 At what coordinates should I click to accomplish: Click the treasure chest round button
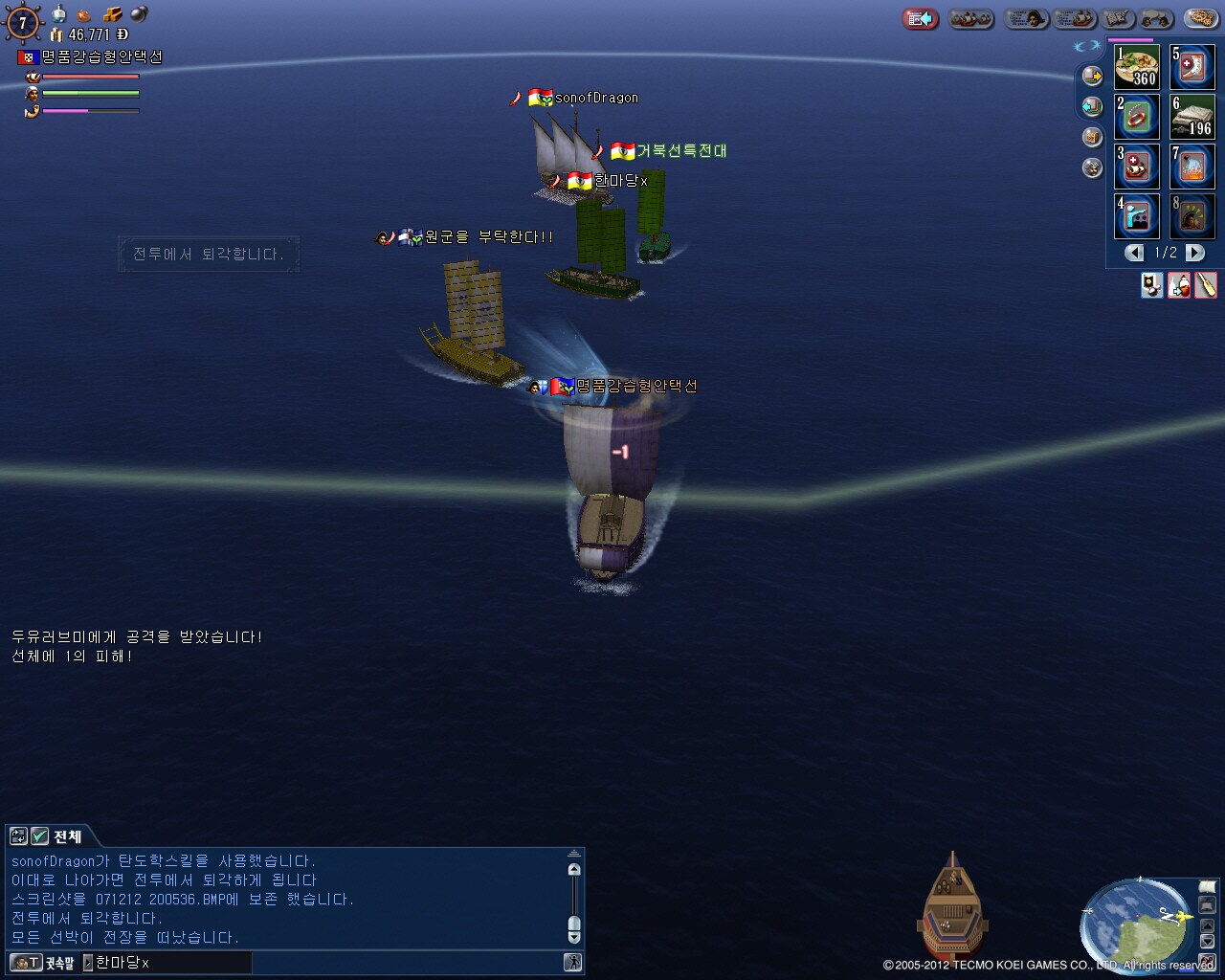(x=1092, y=137)
